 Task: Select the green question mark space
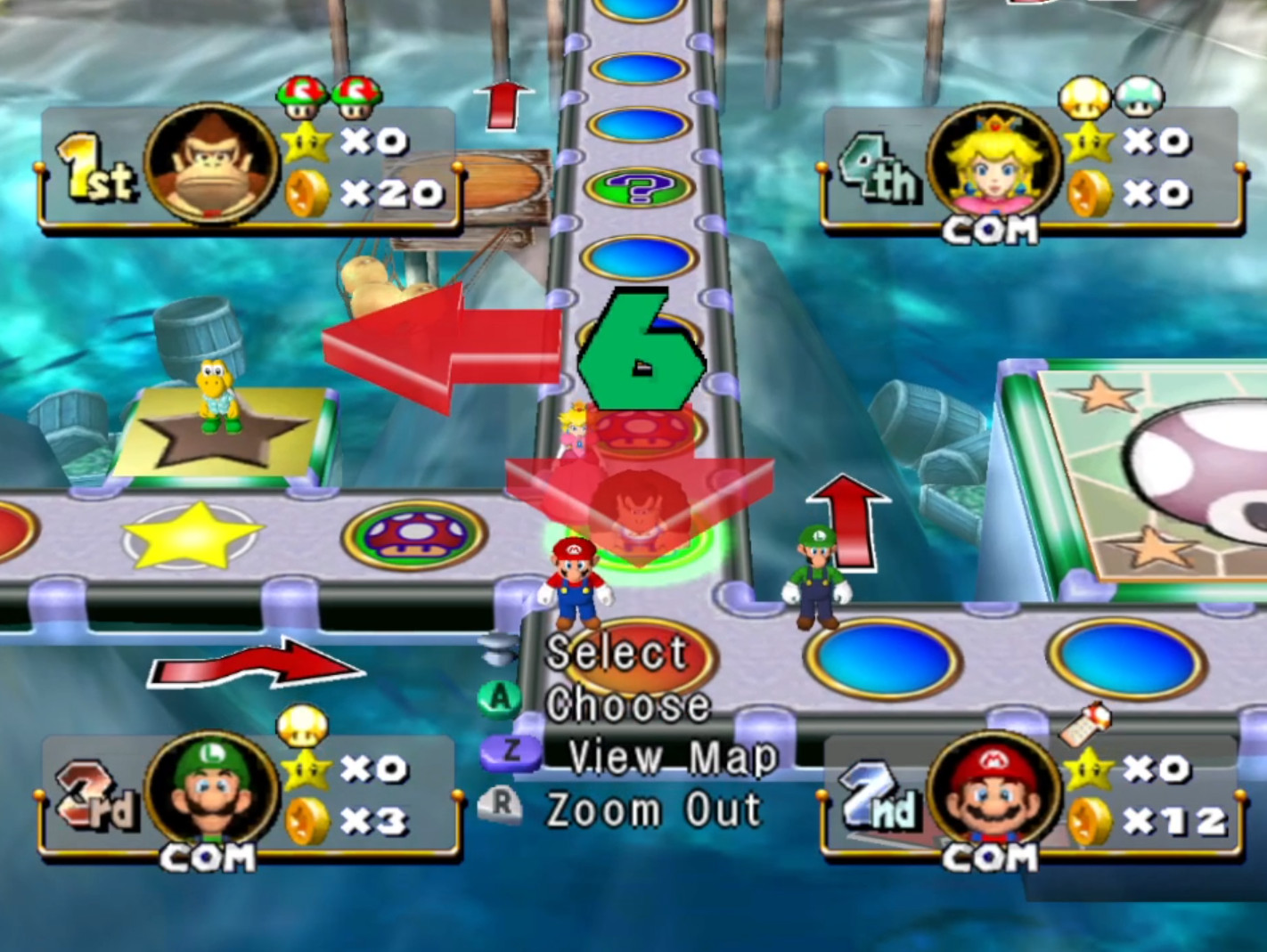tap(639, 187)
